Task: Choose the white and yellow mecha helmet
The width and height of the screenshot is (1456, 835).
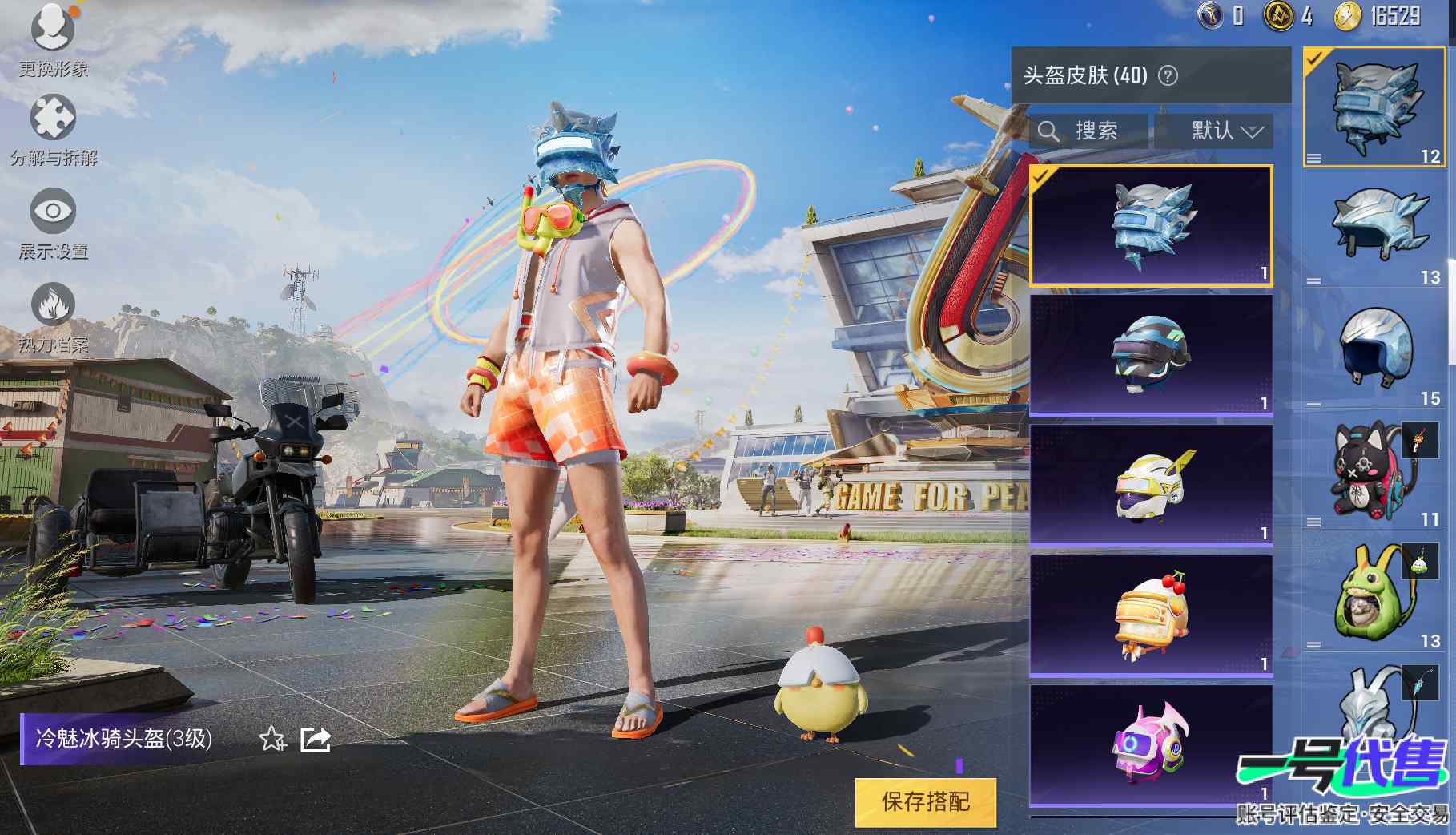Action: tap(1151, 485)
